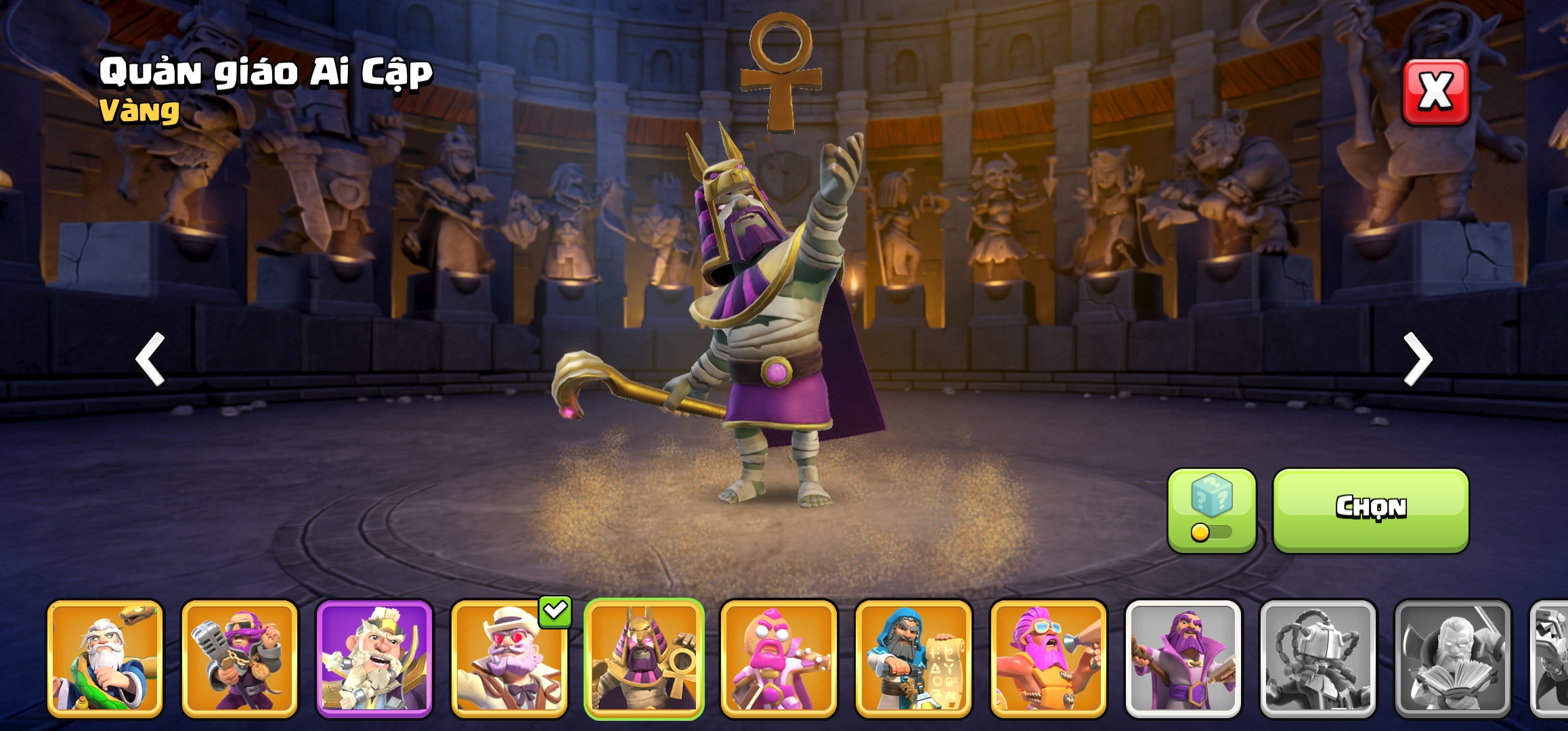Pick the pink-haired goggles warden skin

(1048, 659)
